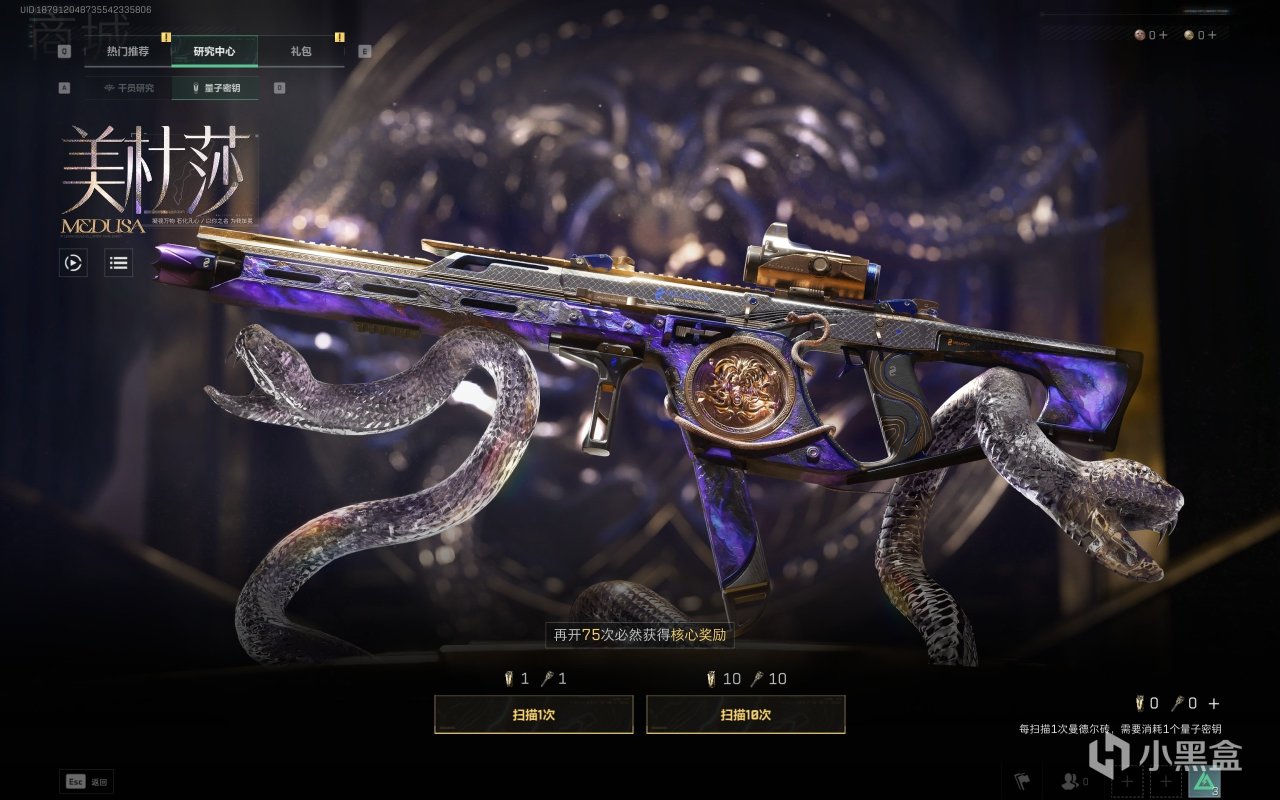Select the green triangle squad slot
The height and width of the screenshot is (800, 1280).
click(1205, 782)
